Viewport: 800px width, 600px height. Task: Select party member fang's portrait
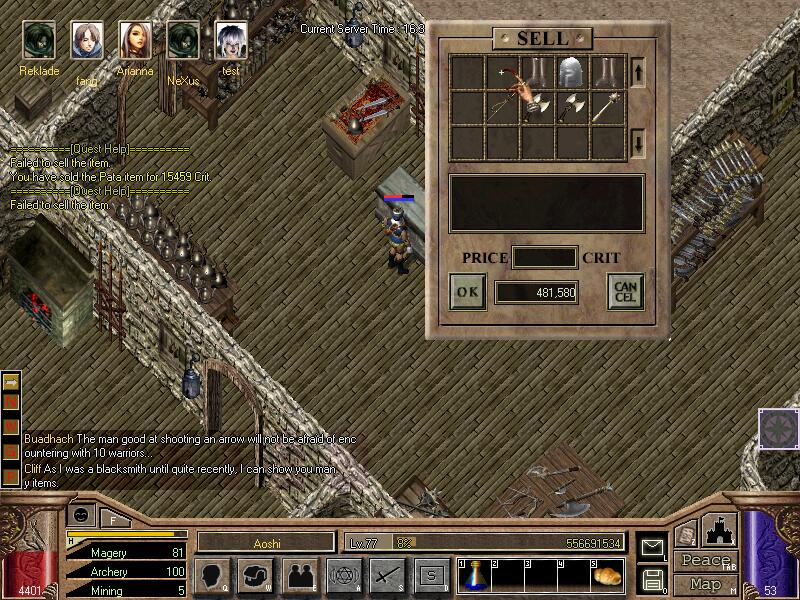[87, 41]
